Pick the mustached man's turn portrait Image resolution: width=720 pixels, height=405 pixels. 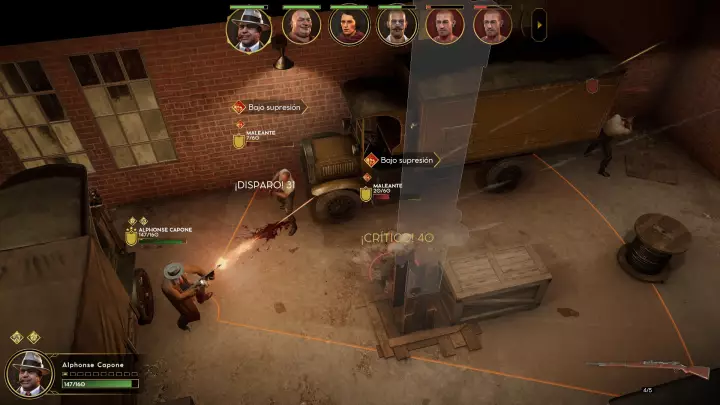coord(397,27)
